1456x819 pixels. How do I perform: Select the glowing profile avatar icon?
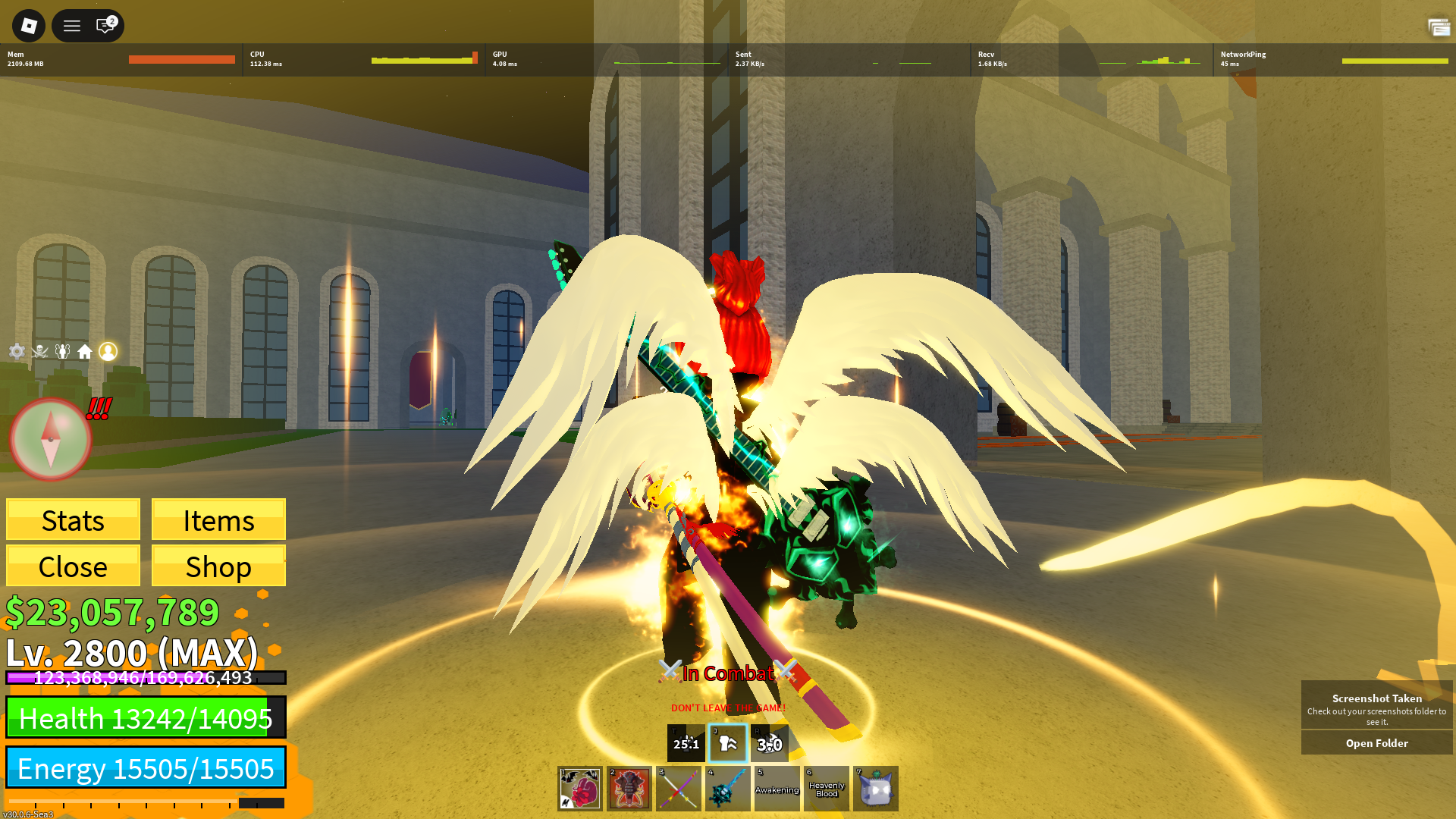108,351
